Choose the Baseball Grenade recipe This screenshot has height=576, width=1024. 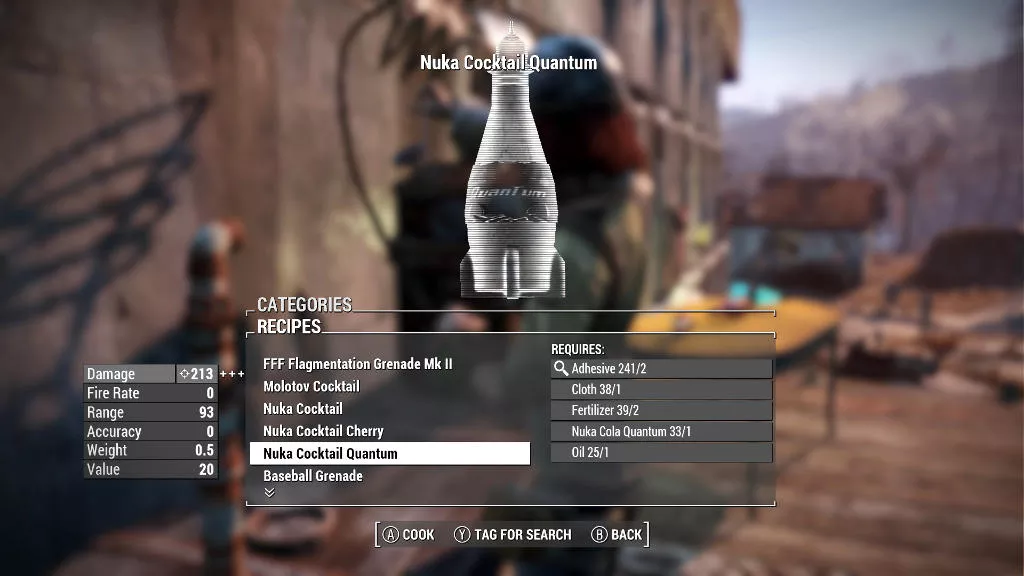click(312, 476)
